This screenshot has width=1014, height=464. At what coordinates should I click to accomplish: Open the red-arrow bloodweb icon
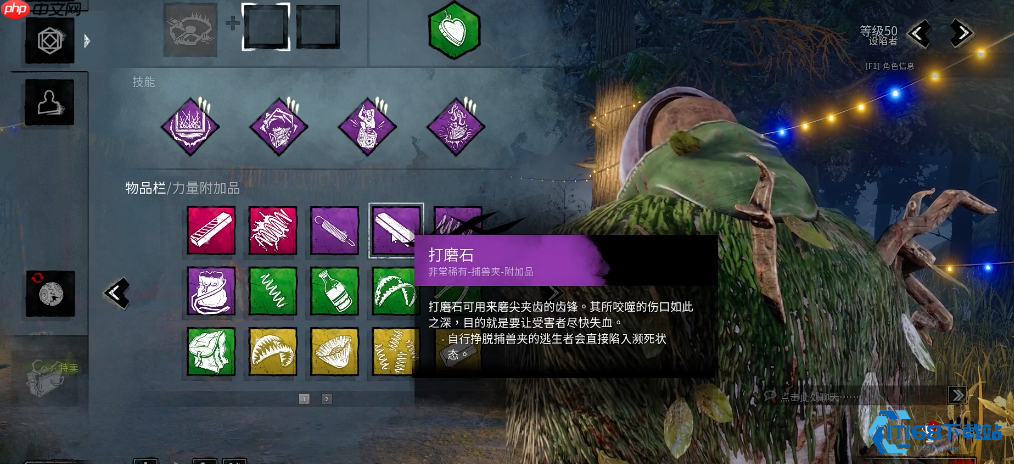(x=49, y=292)
